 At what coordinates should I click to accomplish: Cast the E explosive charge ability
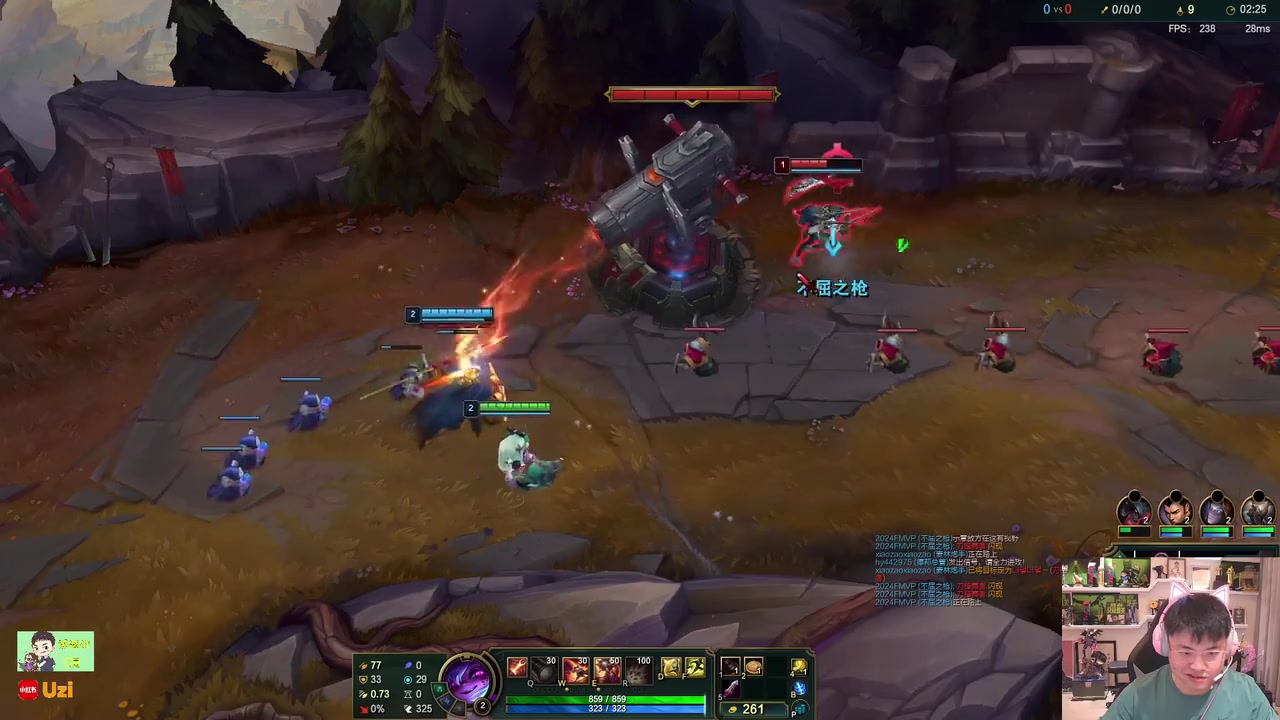click(x=607, y=669)
